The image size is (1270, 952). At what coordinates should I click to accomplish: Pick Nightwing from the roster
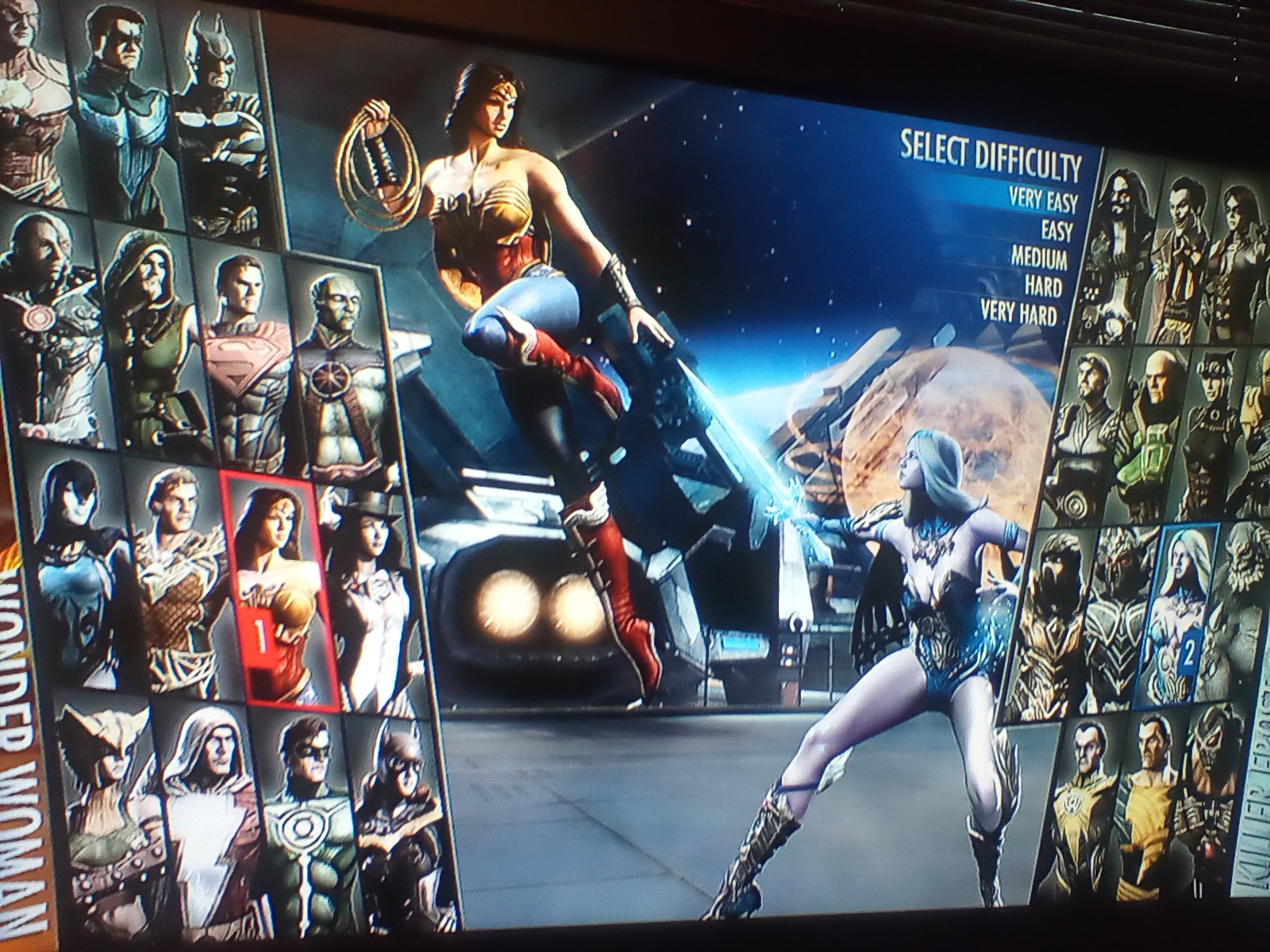pyautogui.click(x=123, y=111)
